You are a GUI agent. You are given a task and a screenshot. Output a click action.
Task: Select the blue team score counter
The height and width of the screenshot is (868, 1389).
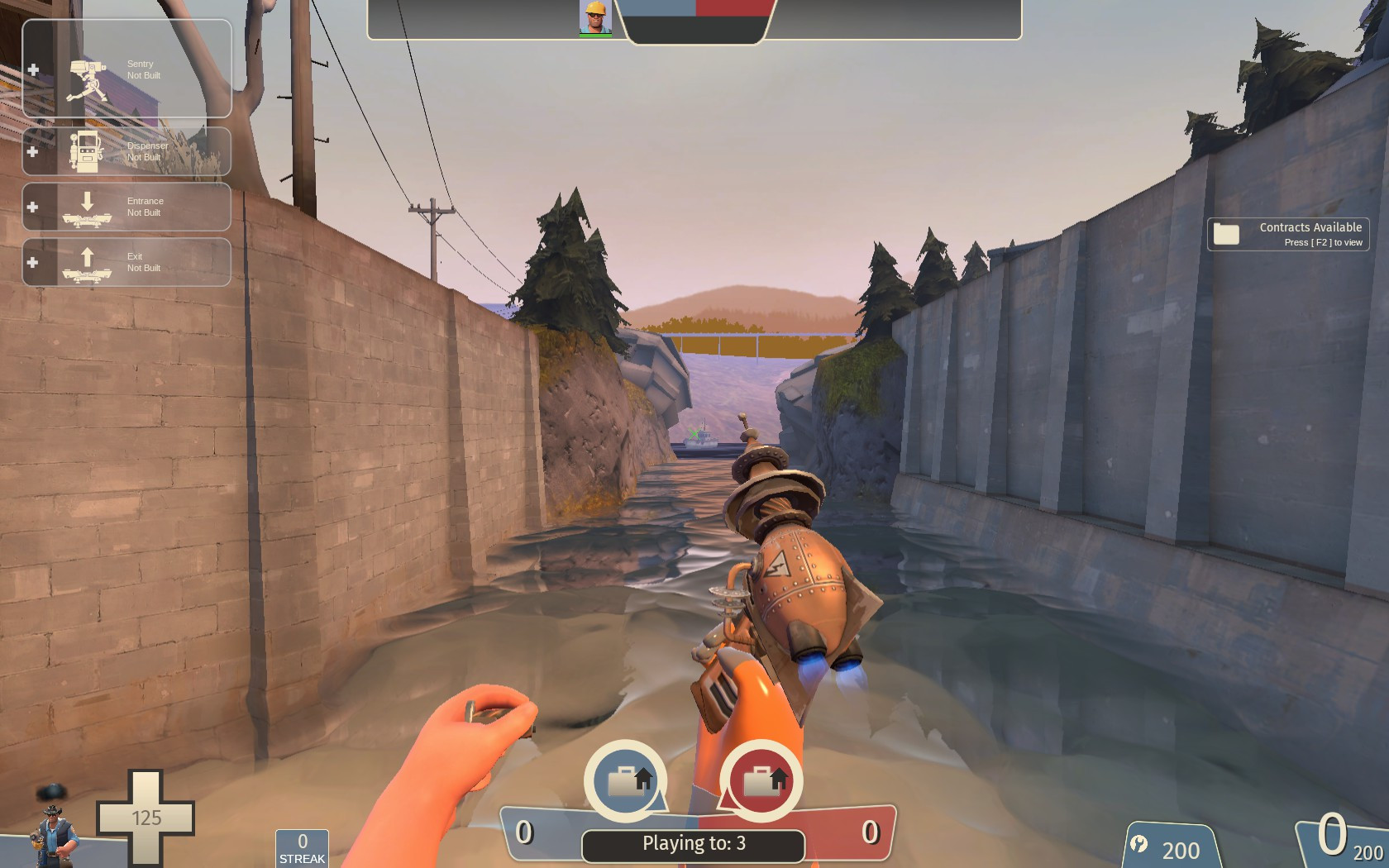coord(523,835)
